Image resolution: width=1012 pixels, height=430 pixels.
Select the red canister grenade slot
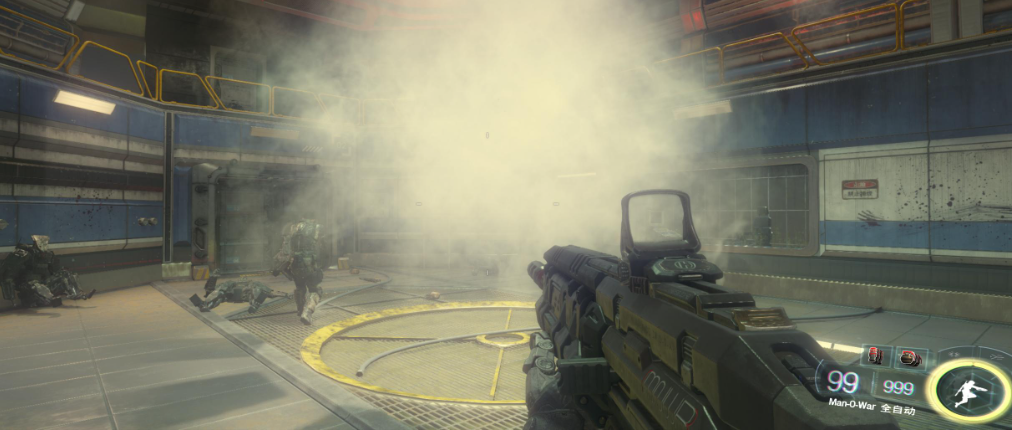point(877,356)
